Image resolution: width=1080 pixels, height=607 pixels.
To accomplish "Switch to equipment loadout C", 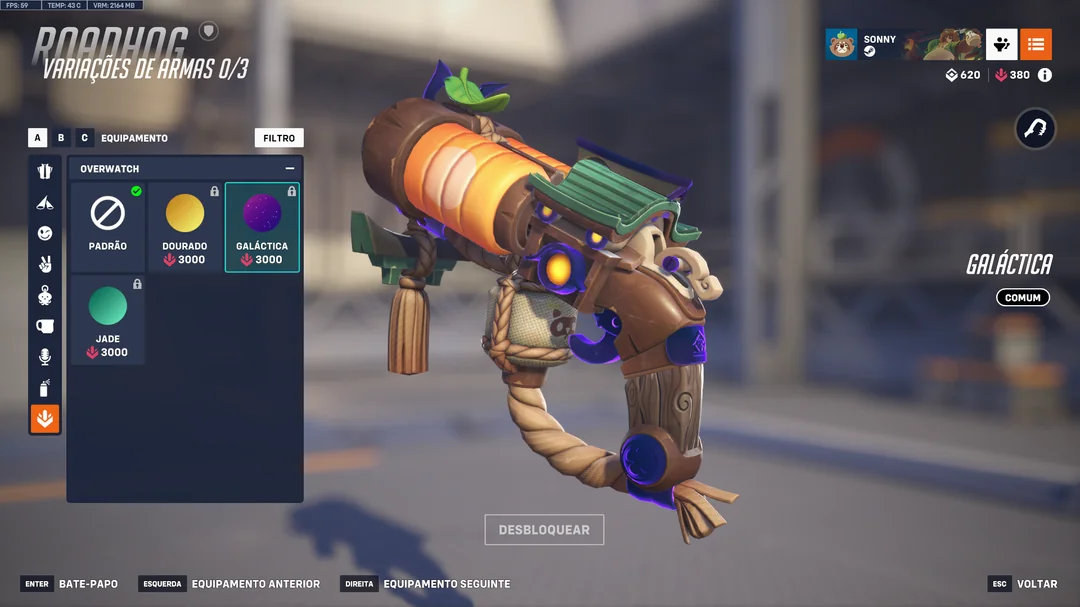I will tap(84, 138).
